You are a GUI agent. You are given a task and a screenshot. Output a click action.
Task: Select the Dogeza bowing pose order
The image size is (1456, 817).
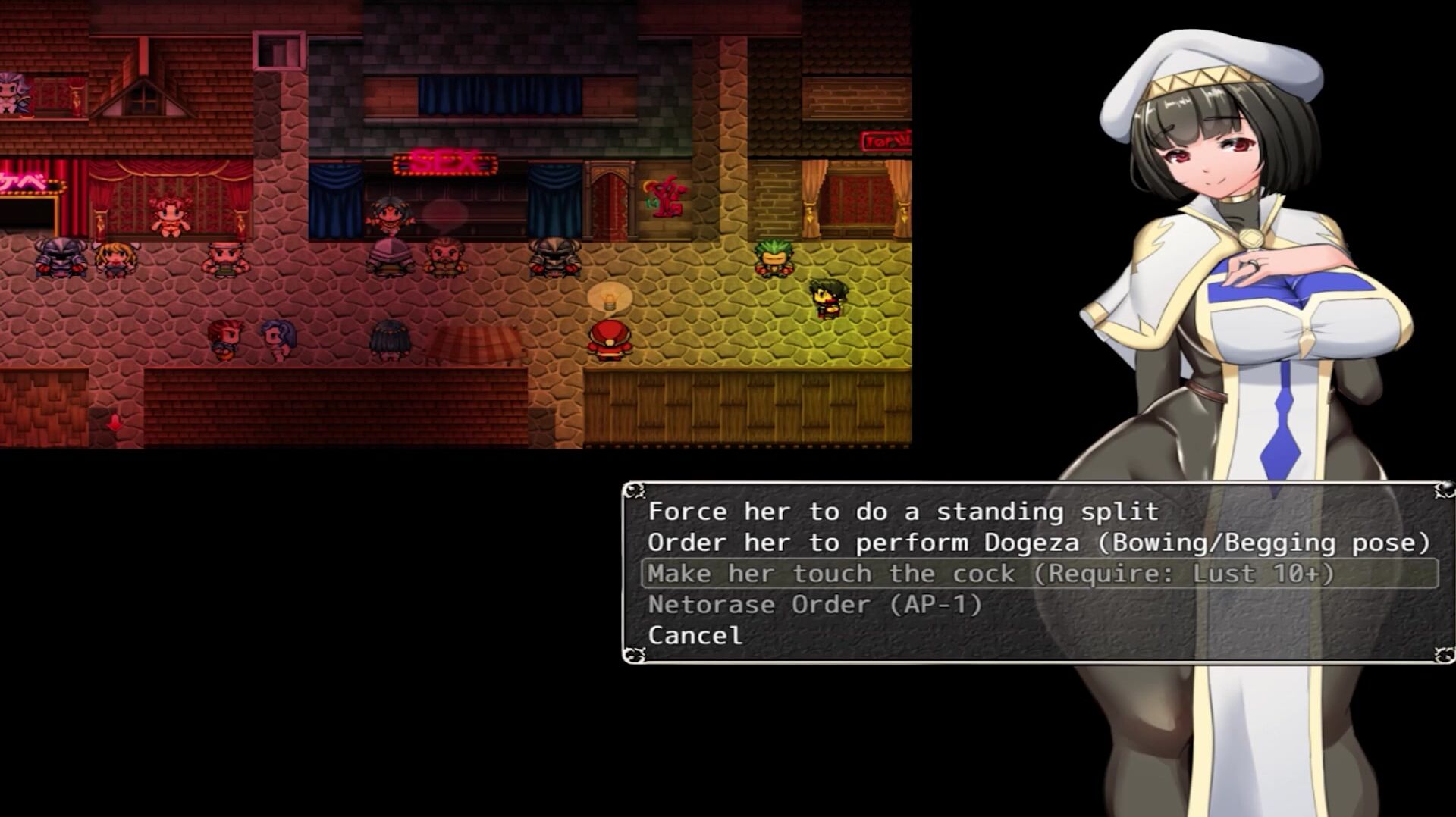(x=1037, y=543)
